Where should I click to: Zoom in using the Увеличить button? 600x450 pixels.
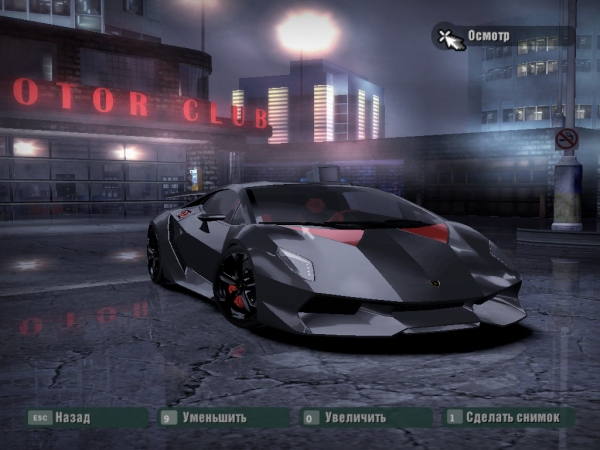coord(357,417)
